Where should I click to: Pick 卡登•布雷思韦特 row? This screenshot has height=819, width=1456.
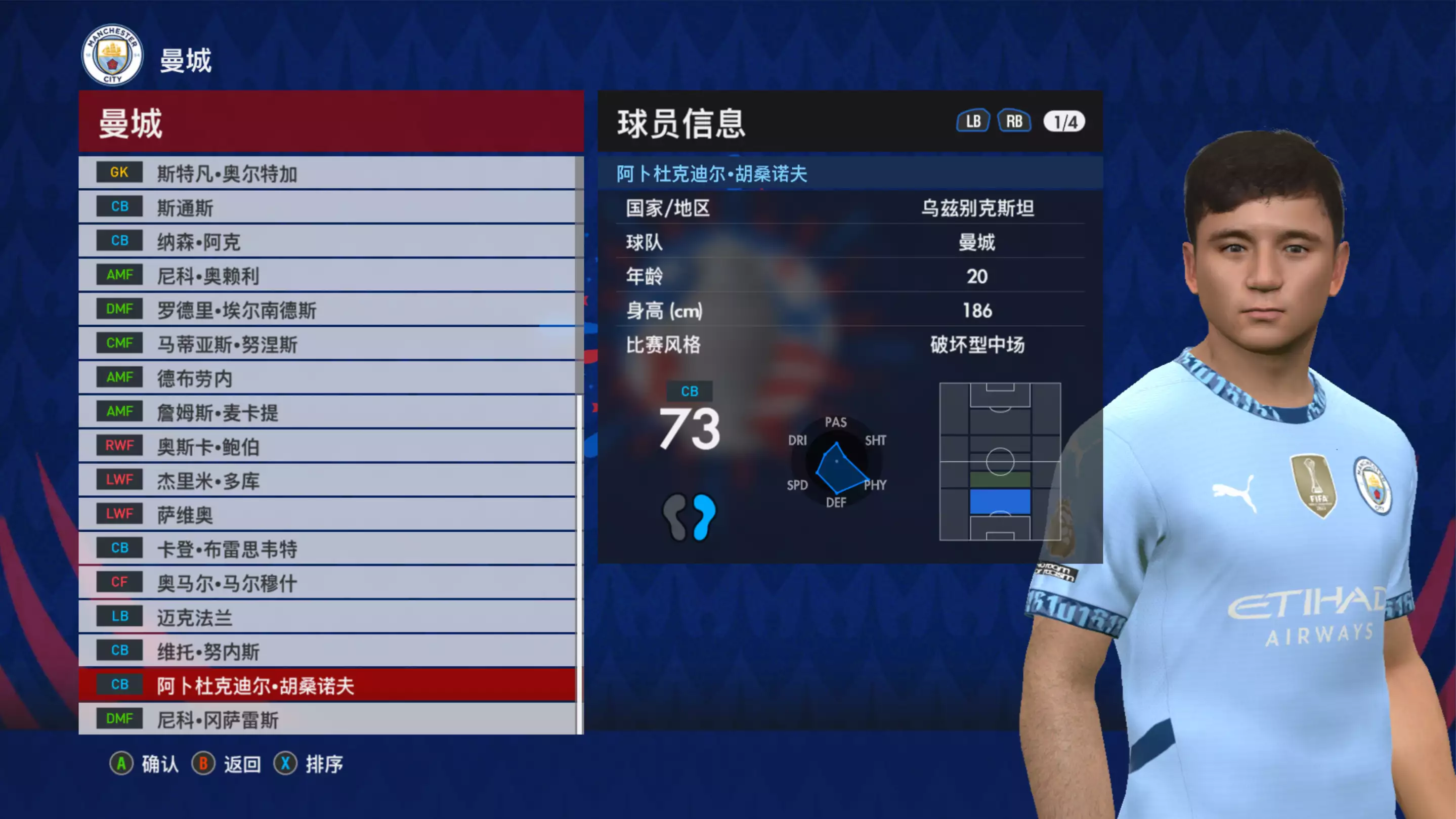click(x=328, y=549)
